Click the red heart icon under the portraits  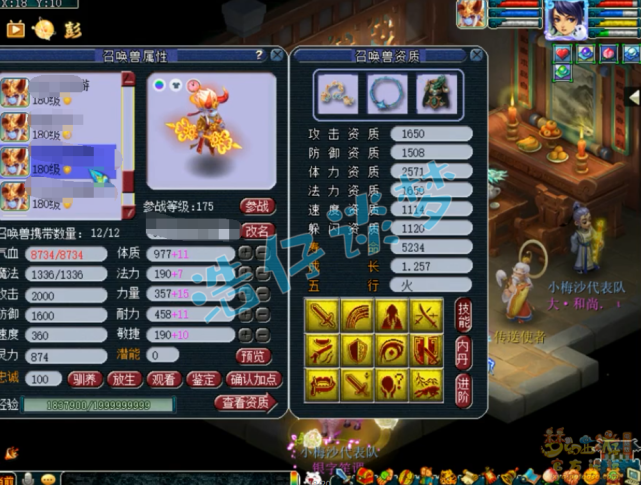tap(563, 53)
